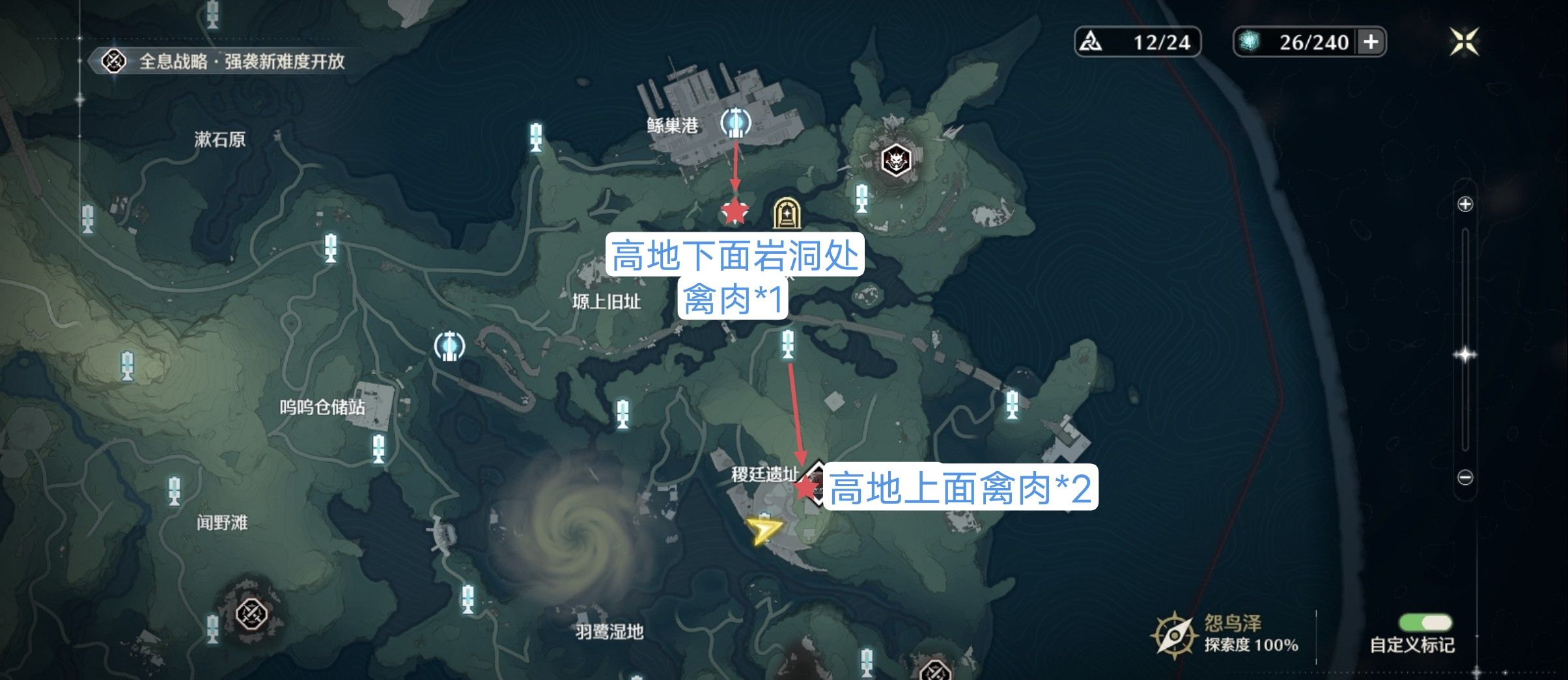Select the crossed-swords challenge marker at bottom left
Screen dimensions: 1568x680
[251, 613]
